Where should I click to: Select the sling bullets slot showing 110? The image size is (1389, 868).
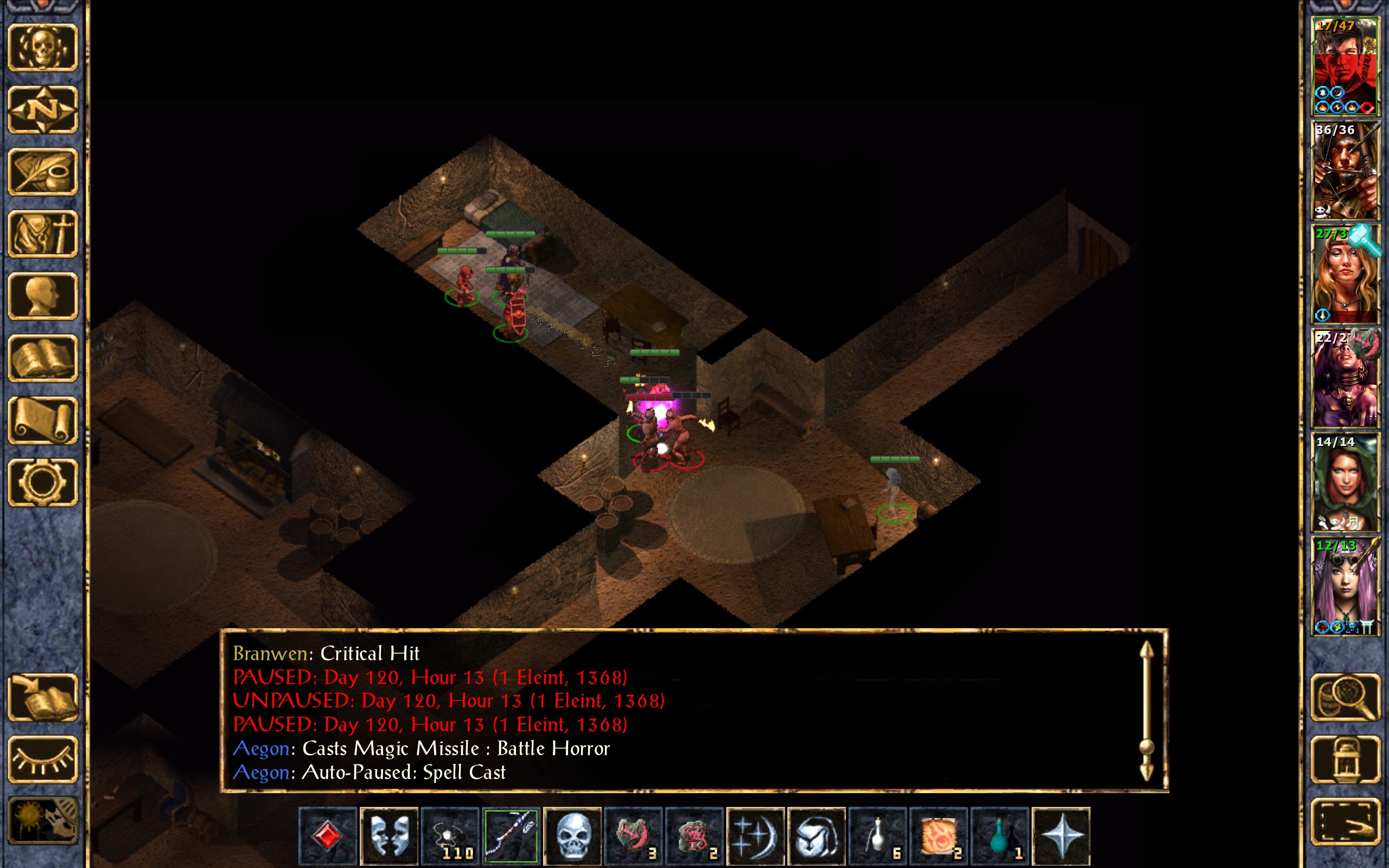(x=450, y=836)
